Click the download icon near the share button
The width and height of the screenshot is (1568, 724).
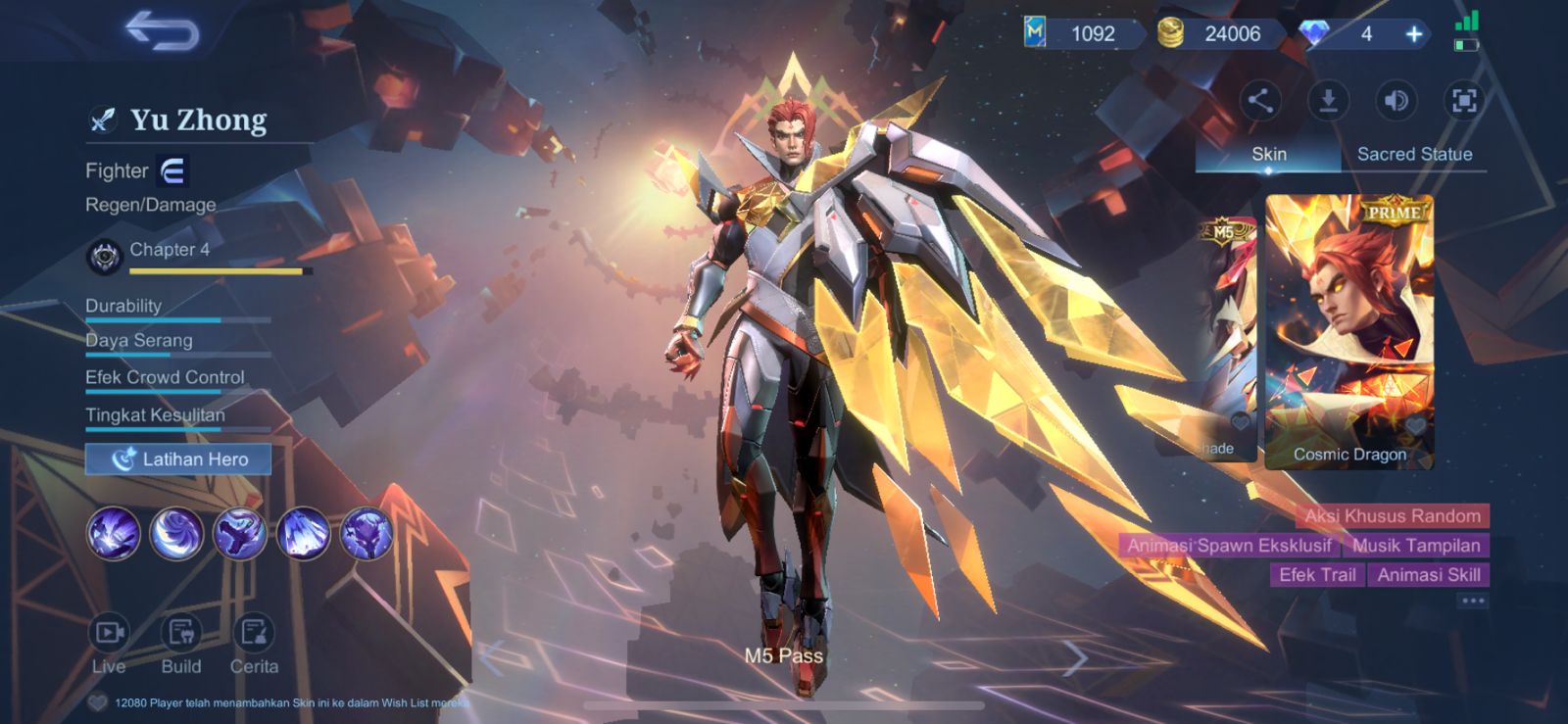1329,101
